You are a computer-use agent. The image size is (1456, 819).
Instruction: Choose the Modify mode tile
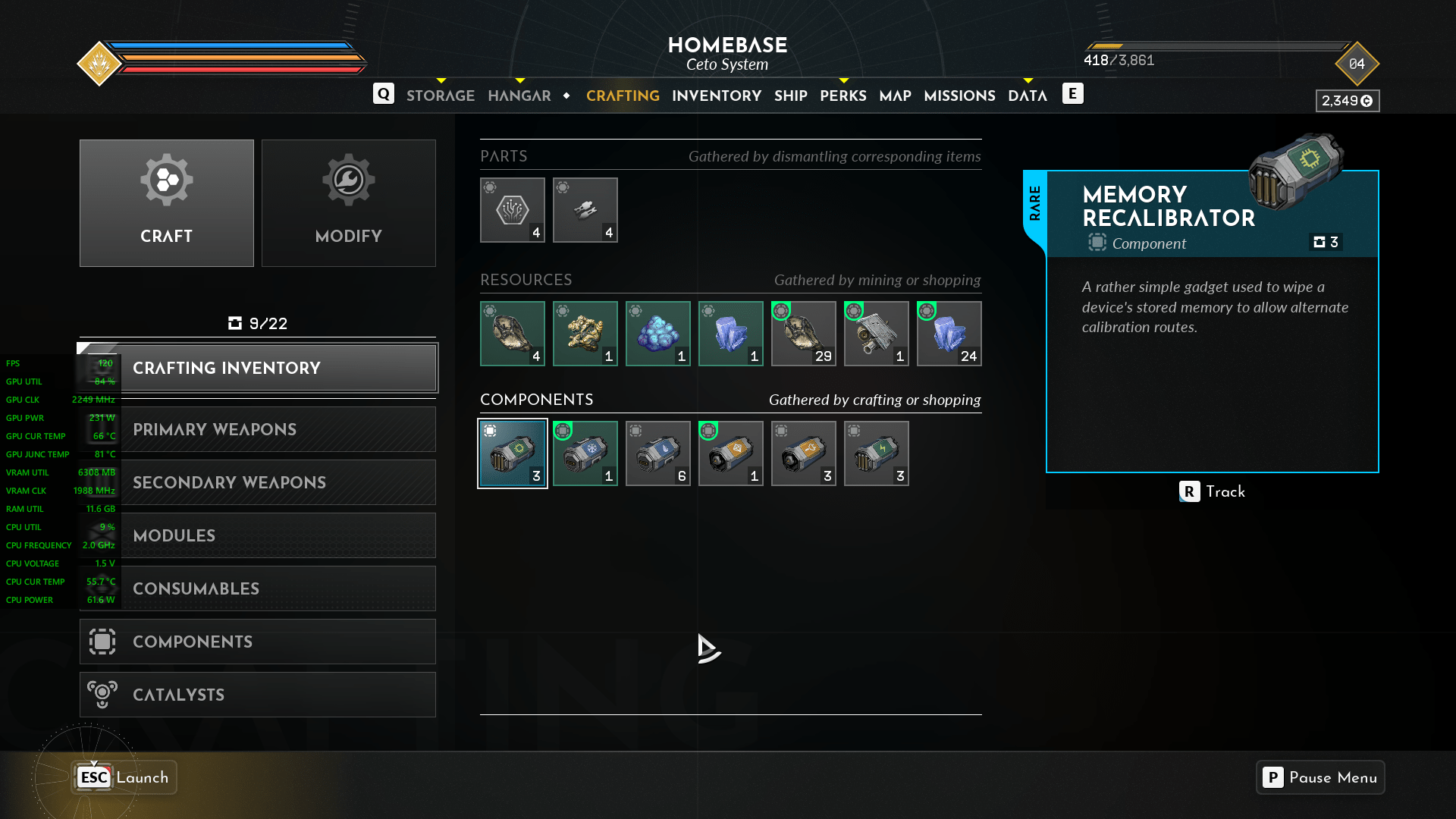pos(349,203)
